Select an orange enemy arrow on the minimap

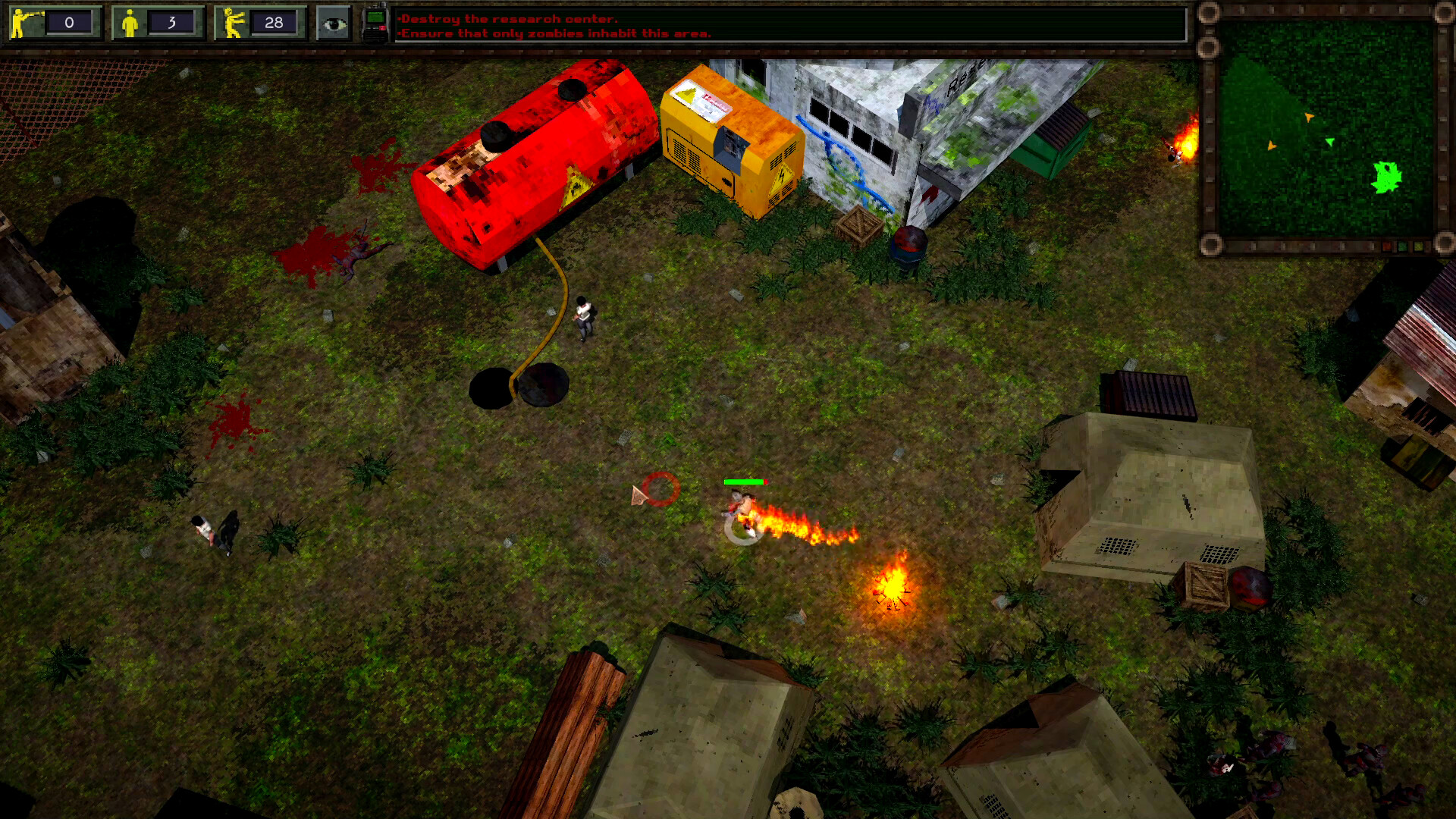click(1308, 118)
